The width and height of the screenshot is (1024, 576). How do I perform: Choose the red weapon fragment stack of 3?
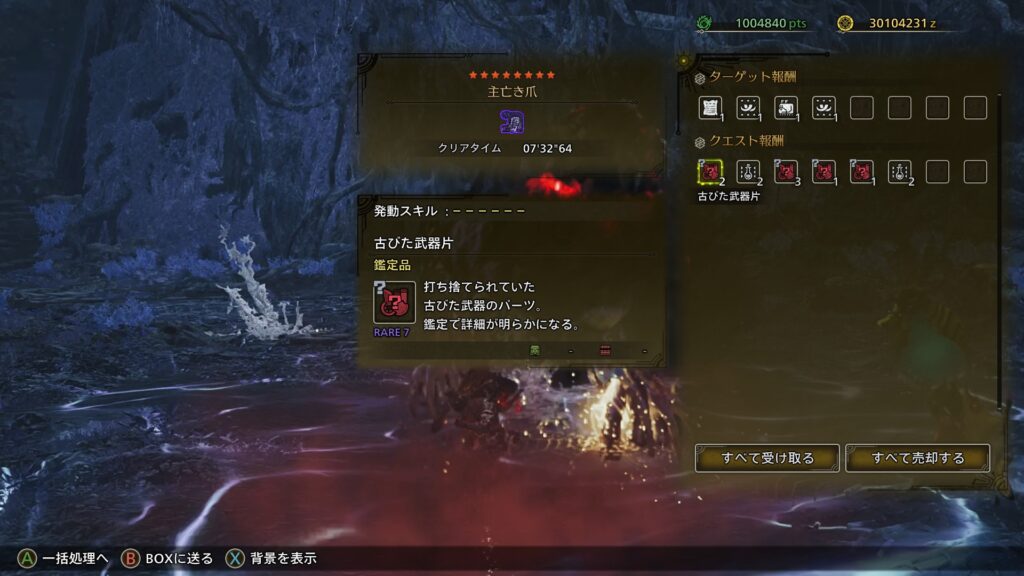786,172
